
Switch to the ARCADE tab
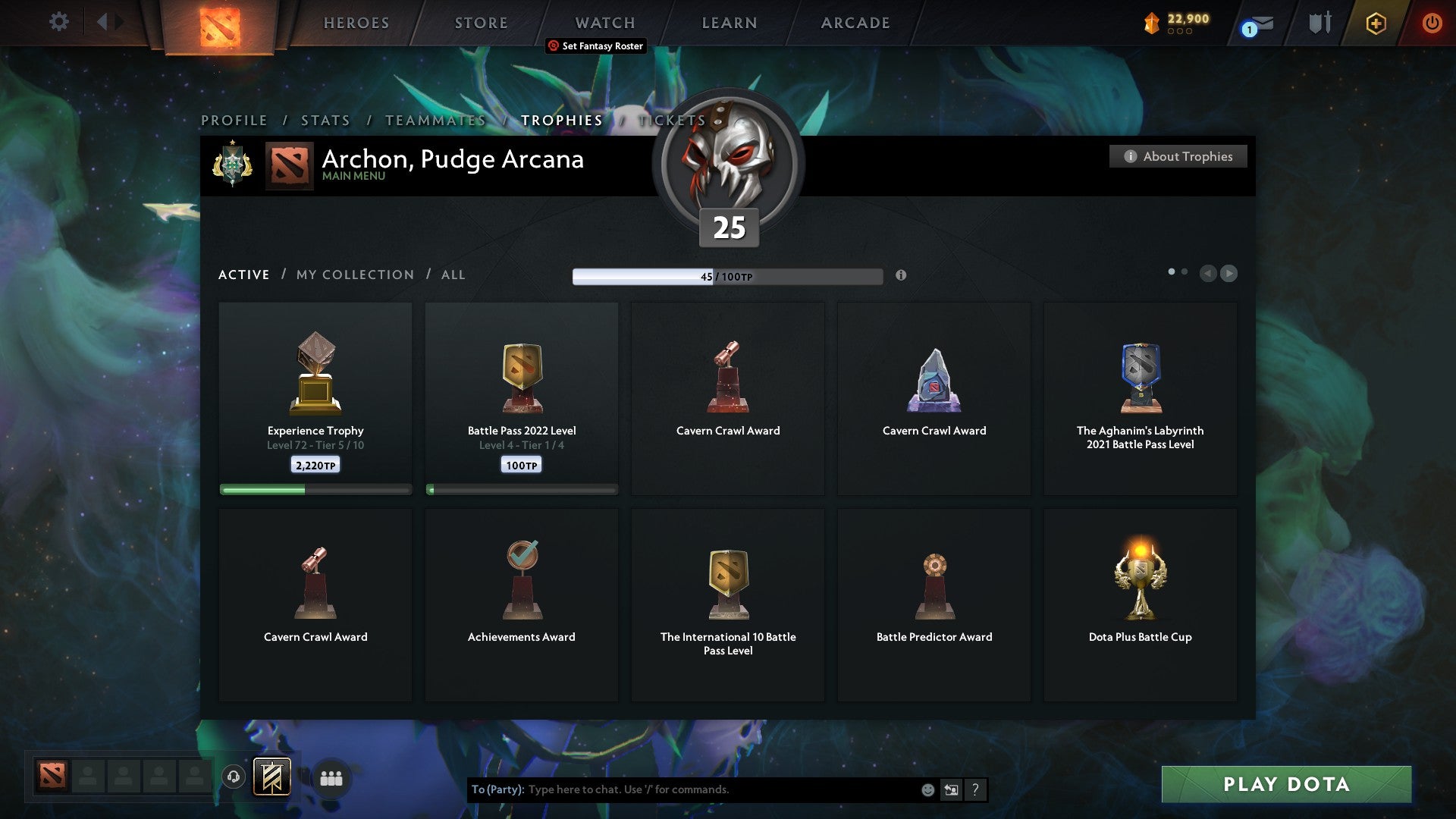[x=854, y=23]
